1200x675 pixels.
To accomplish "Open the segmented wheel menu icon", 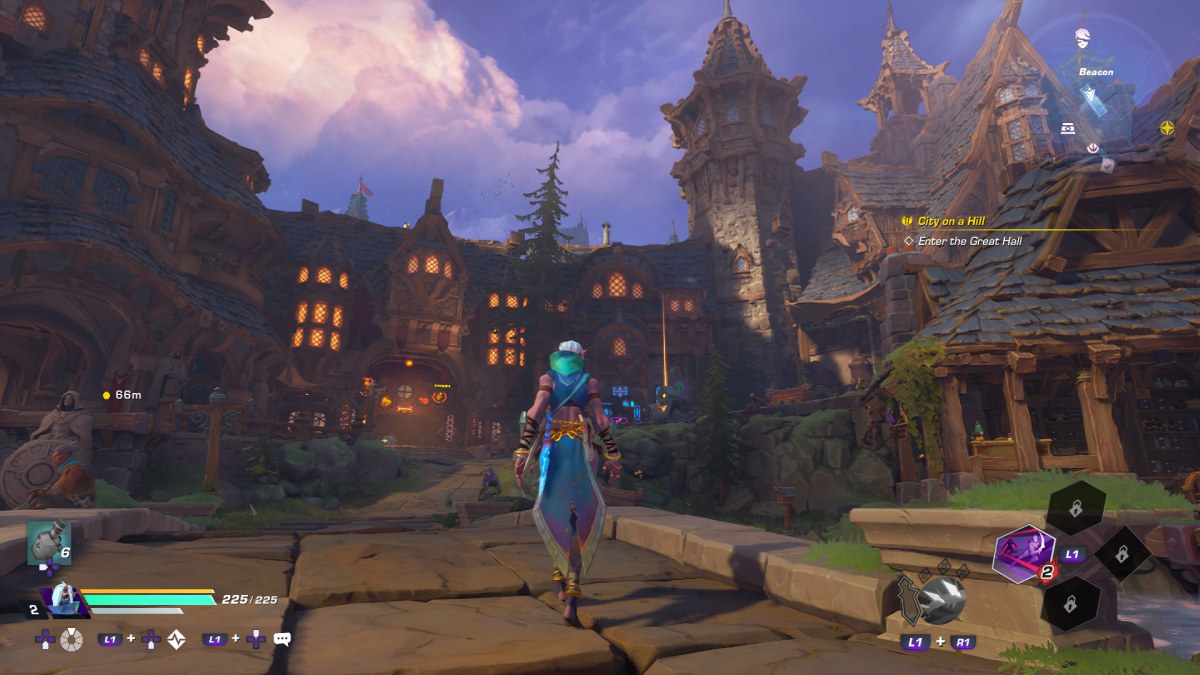I will point(71,639).
